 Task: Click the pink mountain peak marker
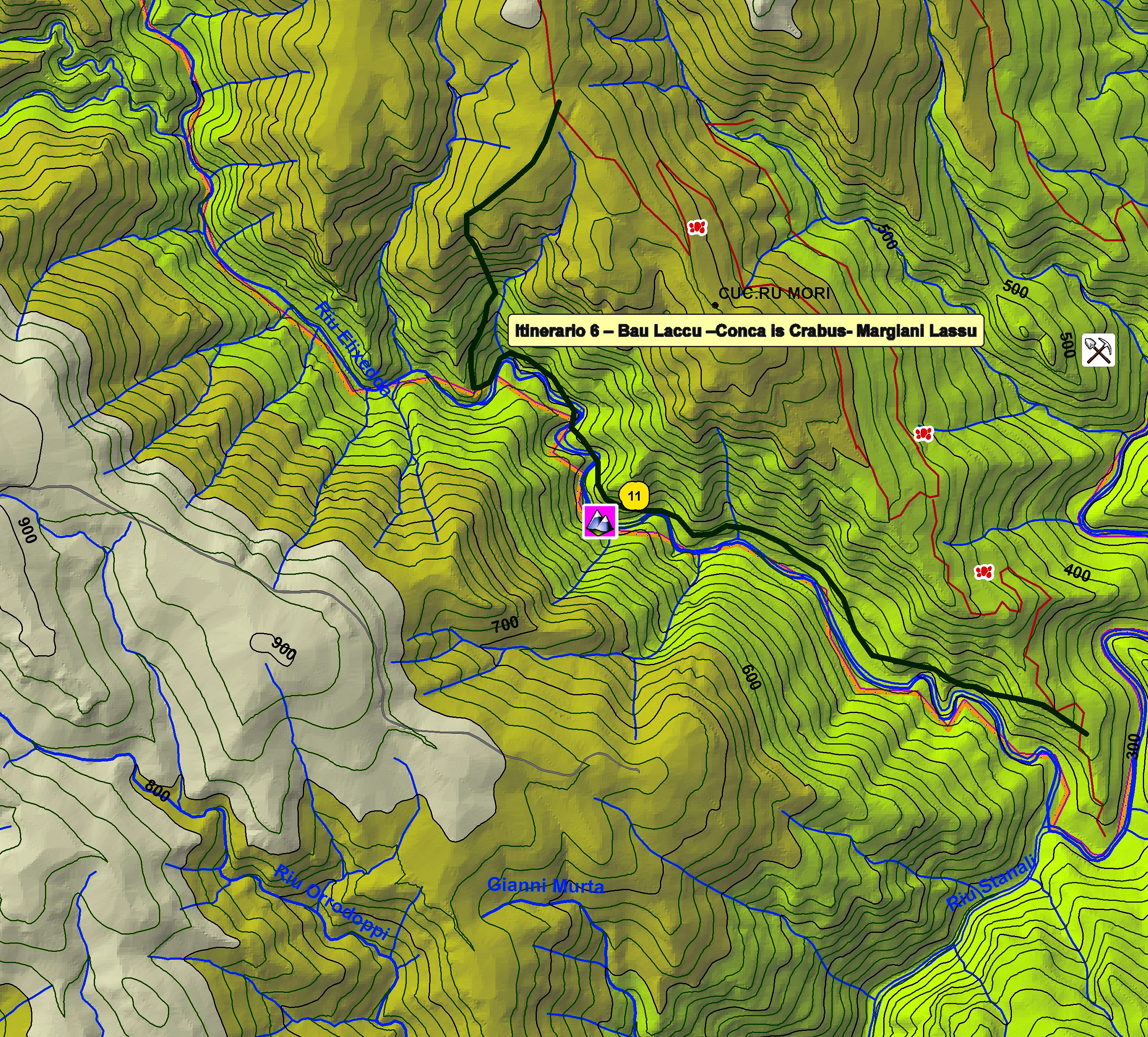pyautogui.click(x=600, y=521)
